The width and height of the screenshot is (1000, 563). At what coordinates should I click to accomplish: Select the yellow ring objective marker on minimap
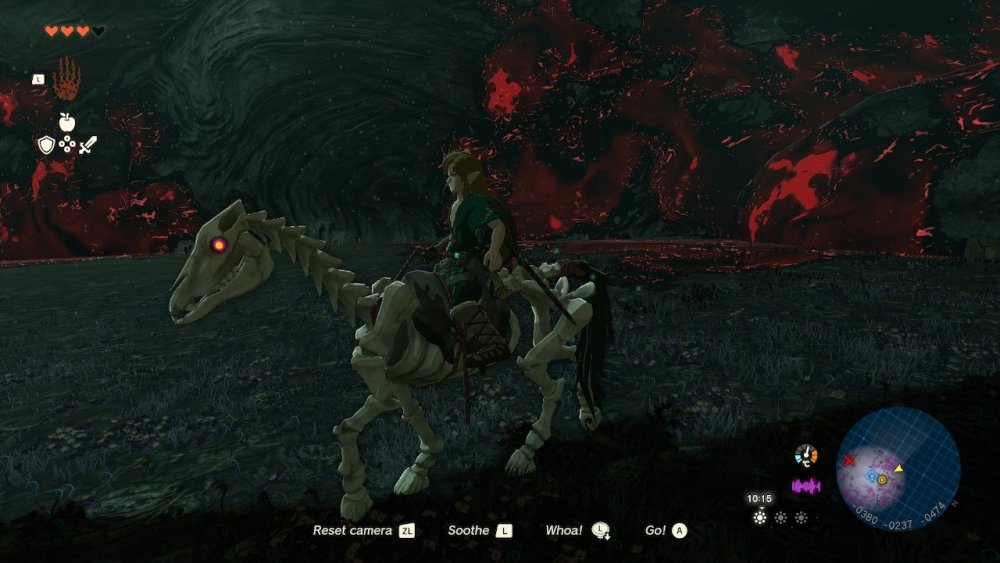[x=882, y=480]
